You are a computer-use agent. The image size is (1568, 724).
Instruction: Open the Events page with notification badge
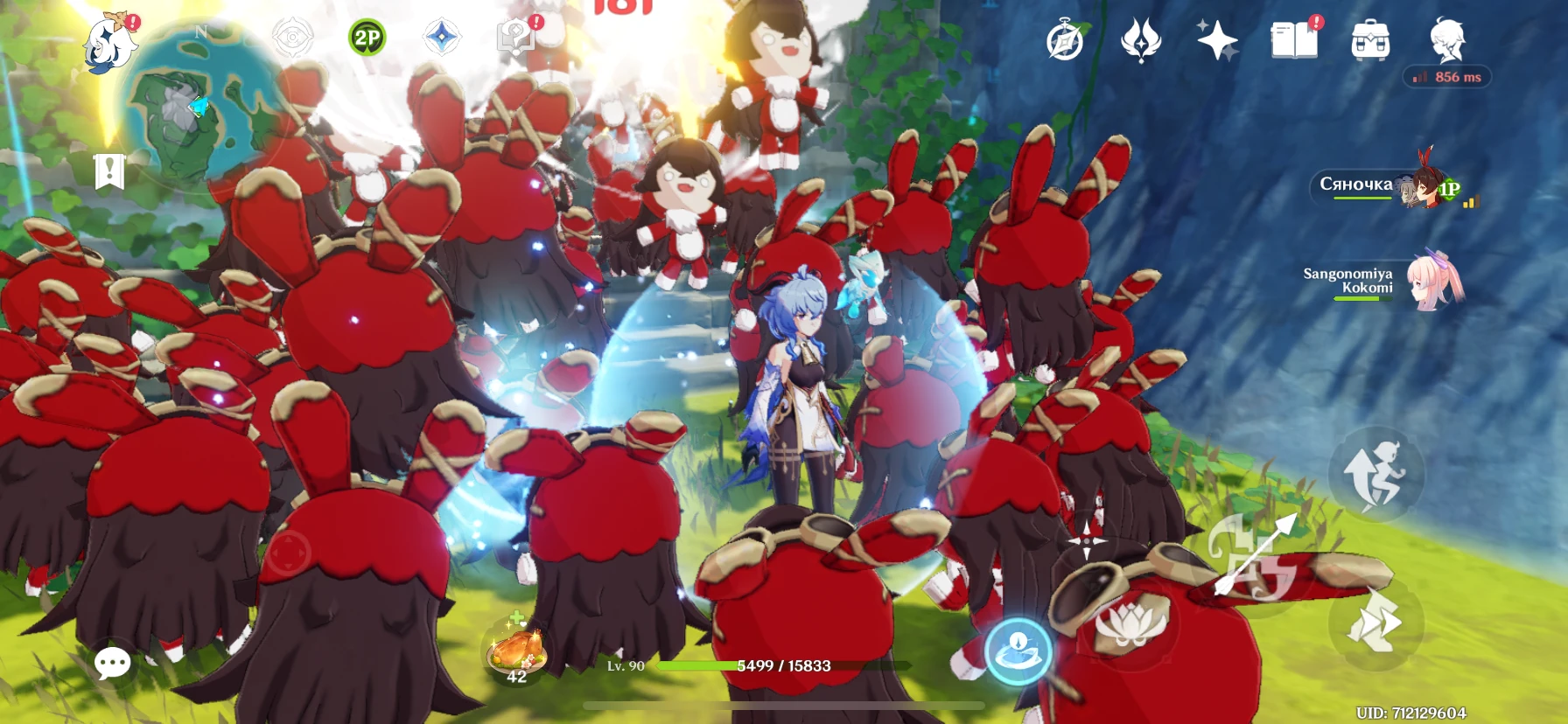pos(518,37)
